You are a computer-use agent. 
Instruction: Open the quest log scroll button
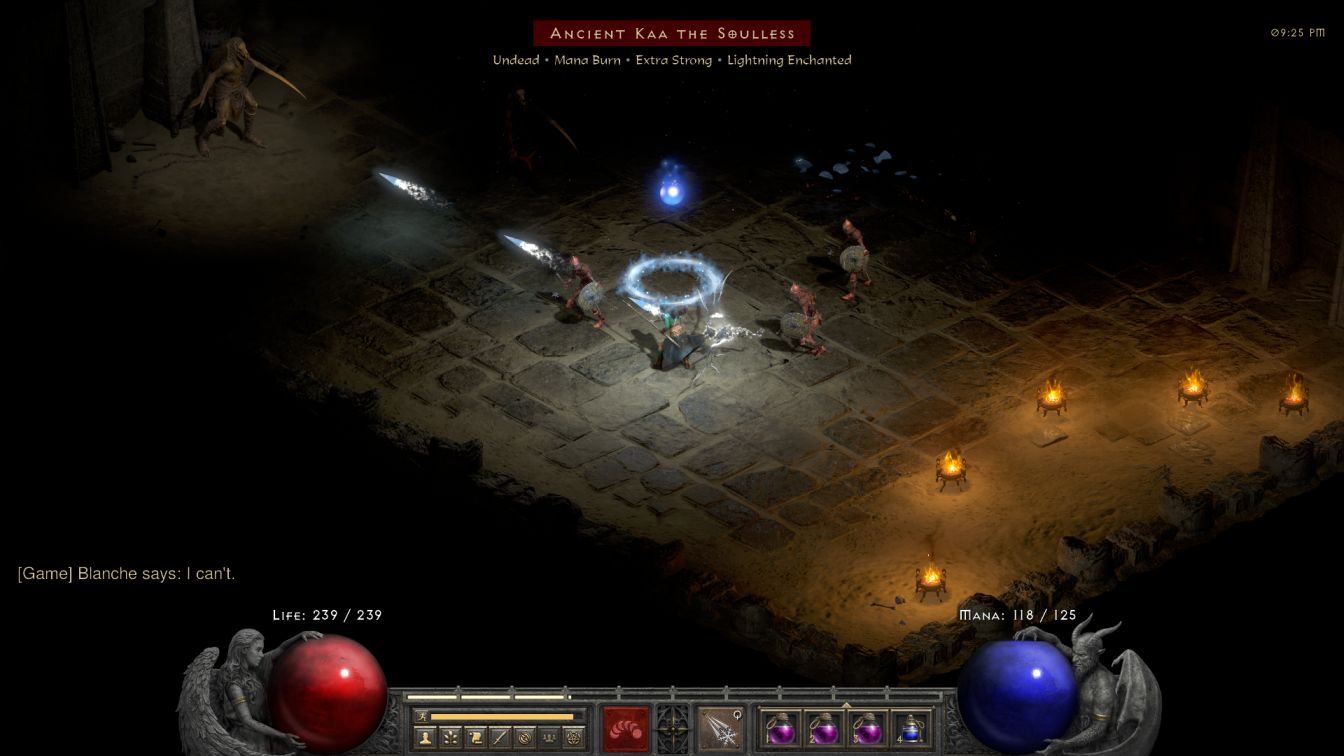475,737
